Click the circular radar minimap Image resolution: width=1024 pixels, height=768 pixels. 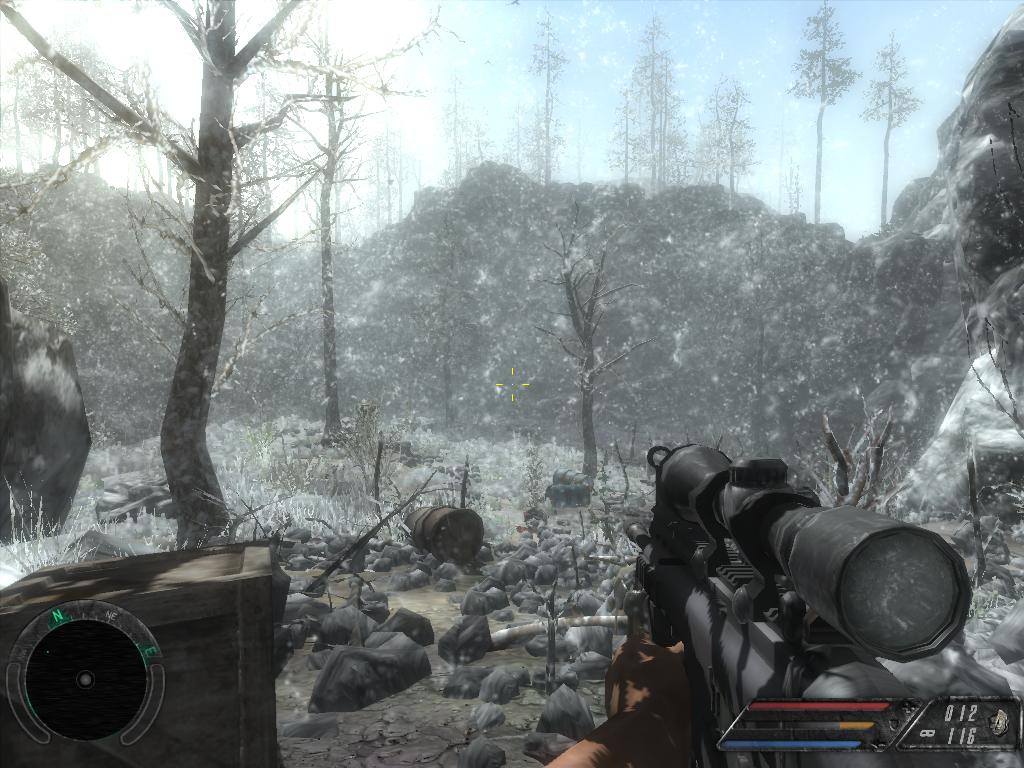pyautogui.click(x=85, y=679)
